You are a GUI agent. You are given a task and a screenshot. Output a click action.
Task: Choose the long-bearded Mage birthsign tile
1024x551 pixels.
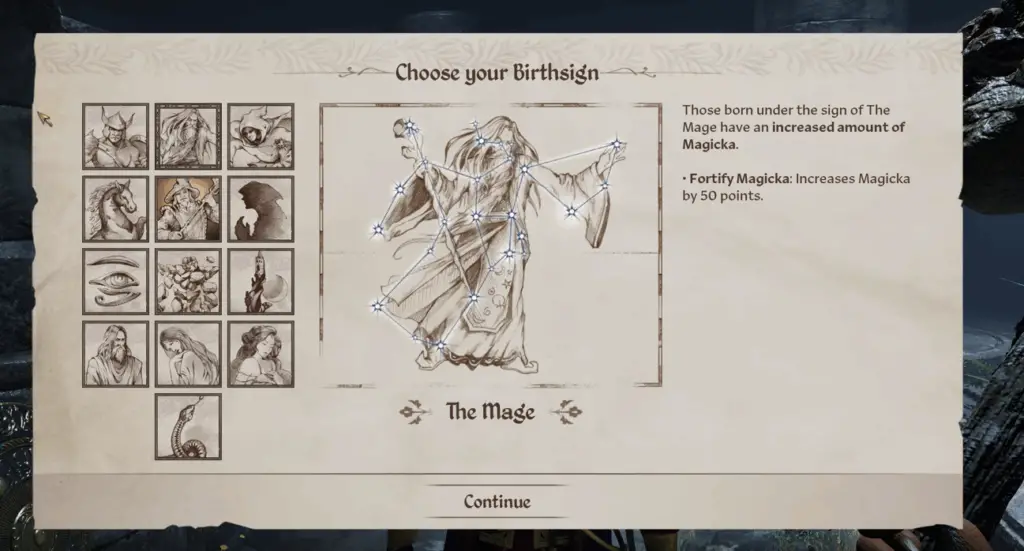188,137
